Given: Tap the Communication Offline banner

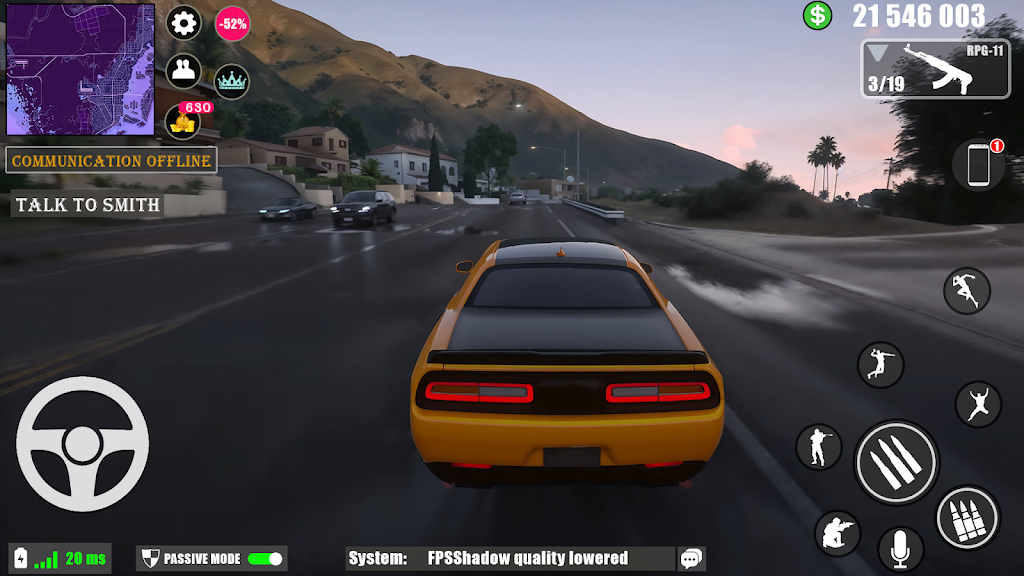Looking at the screenshot, I should click(x=112, y=160).
